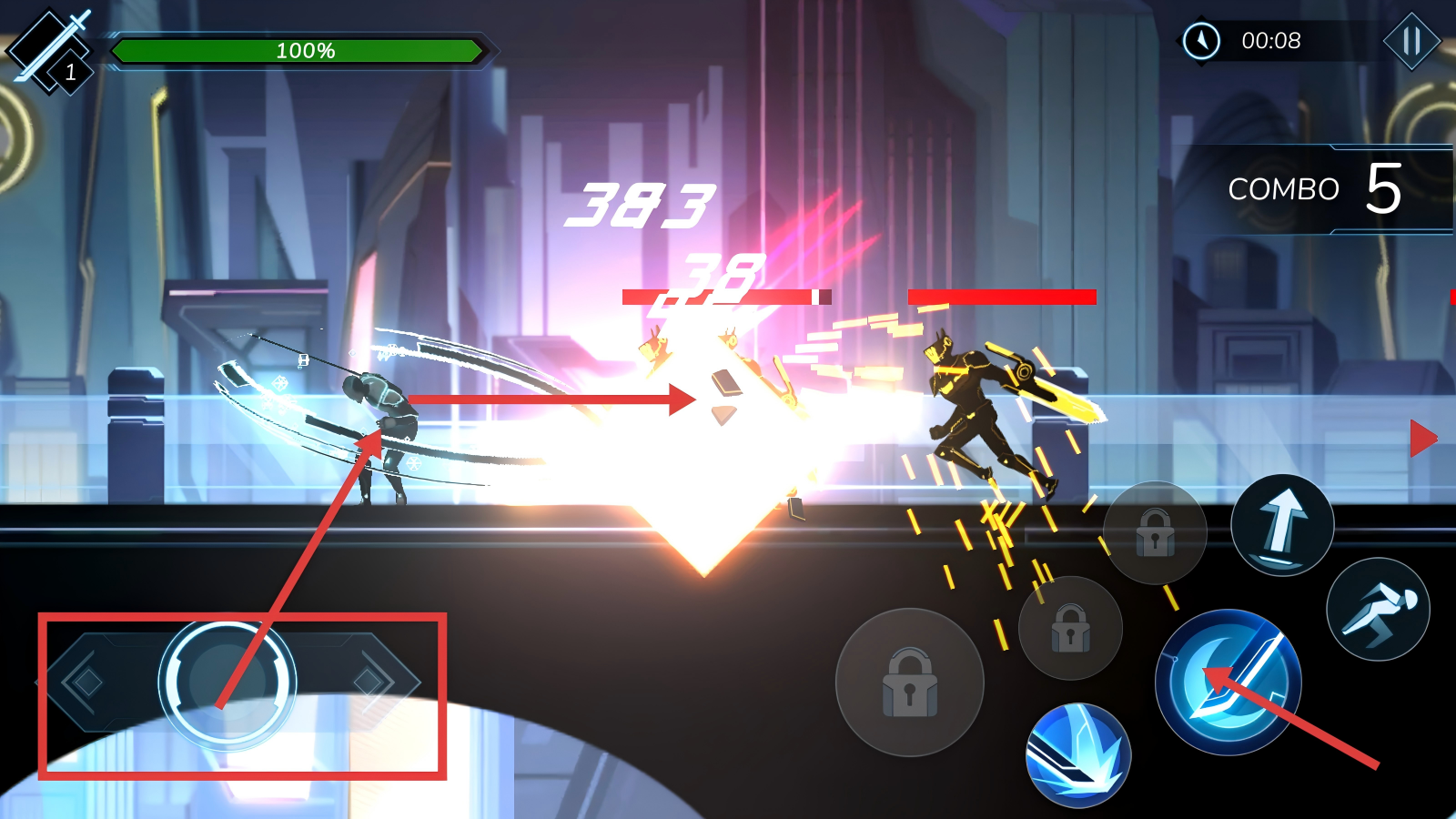Touch the circular joystick knob
The image size is (1456, 819).
pyautogui.click(x=227, y=682)
